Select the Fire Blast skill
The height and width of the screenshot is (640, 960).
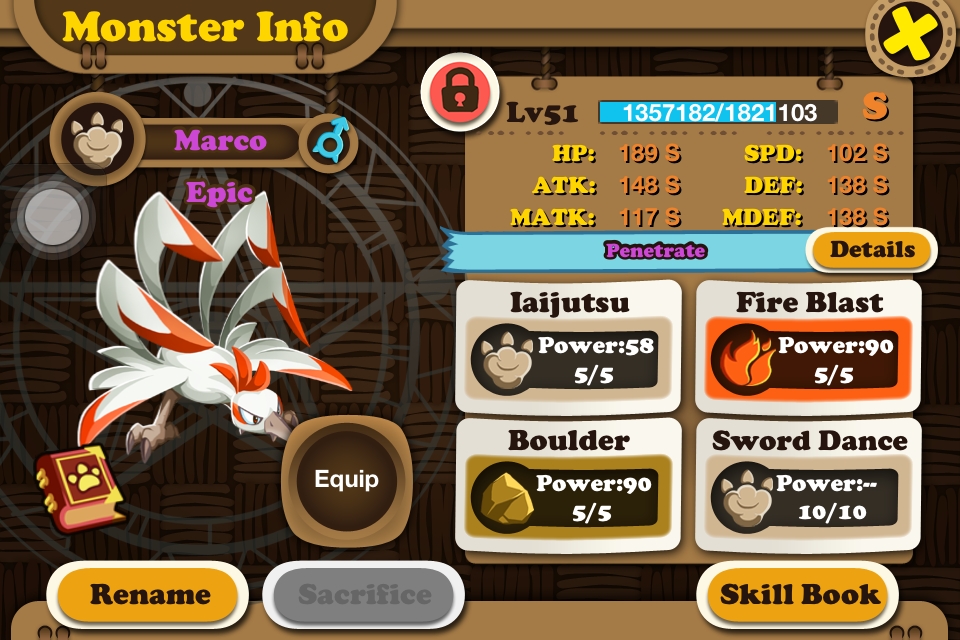click(807, 345)
